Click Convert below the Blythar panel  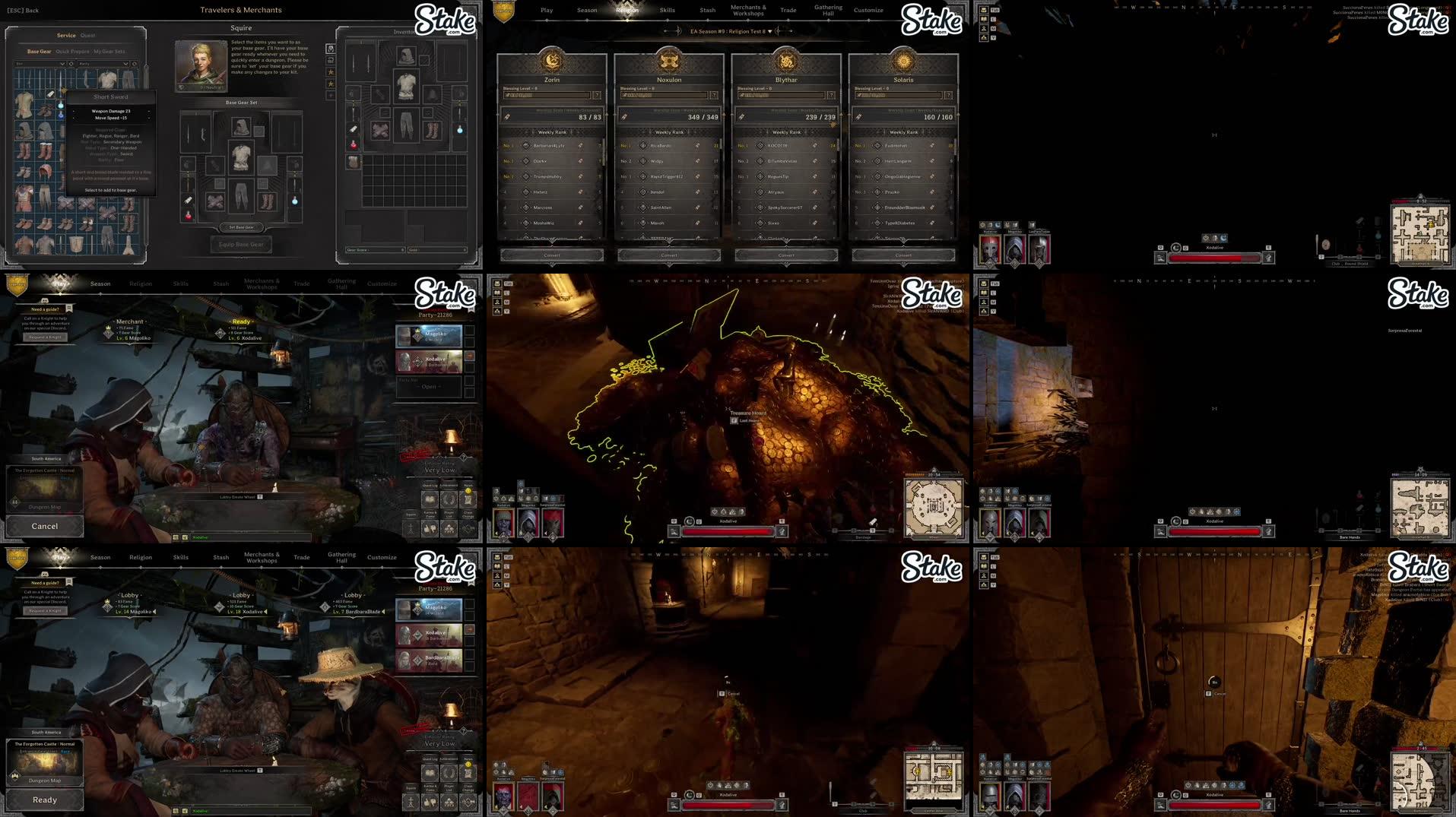786,255
